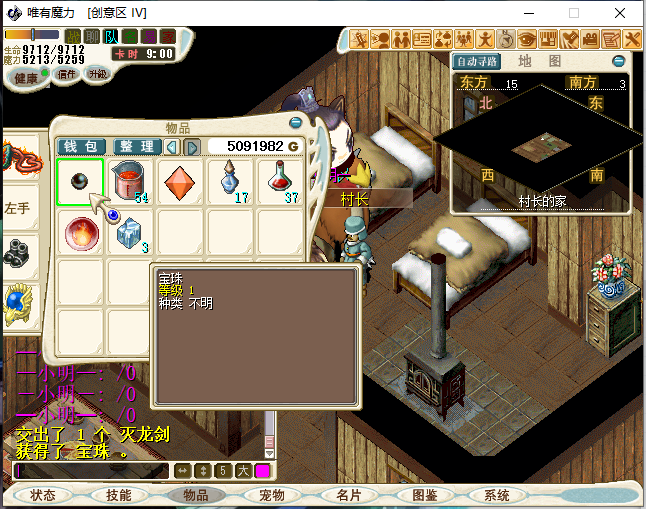The height and width of the screenshot is (509, 646).
Task: Click the 整理 sort items button
Action: (137, 147)
